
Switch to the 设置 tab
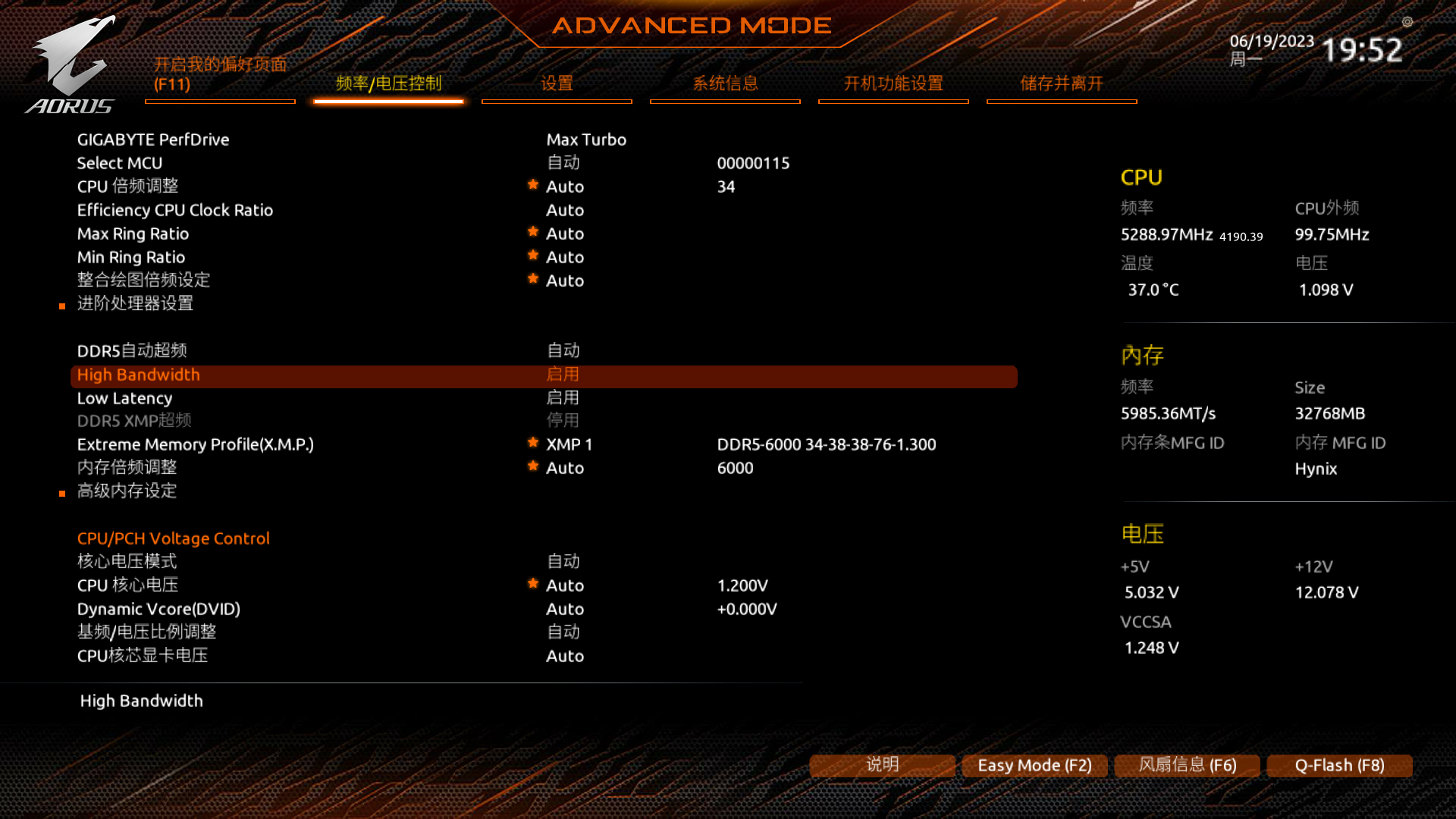click(557, 83)
